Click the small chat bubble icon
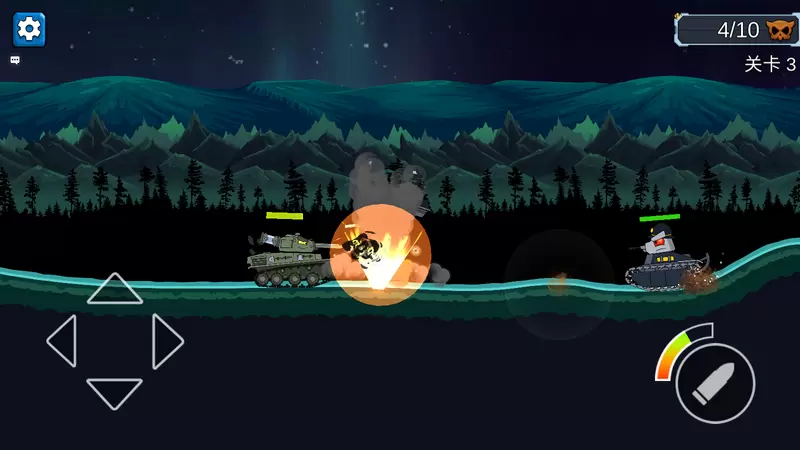 pos(15,60)
